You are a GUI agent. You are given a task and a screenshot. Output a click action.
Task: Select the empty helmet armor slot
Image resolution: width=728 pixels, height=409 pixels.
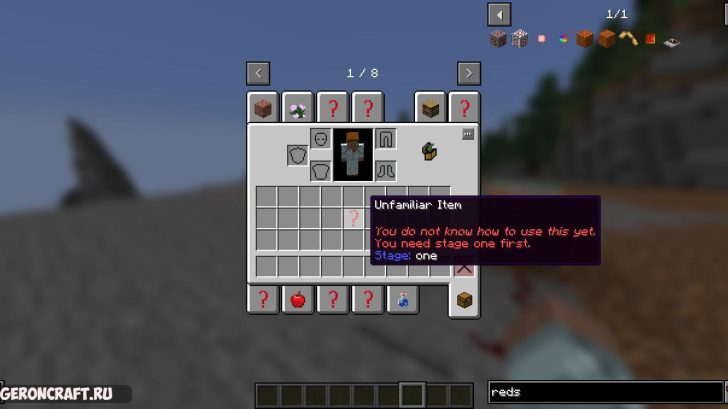point(321,139)
